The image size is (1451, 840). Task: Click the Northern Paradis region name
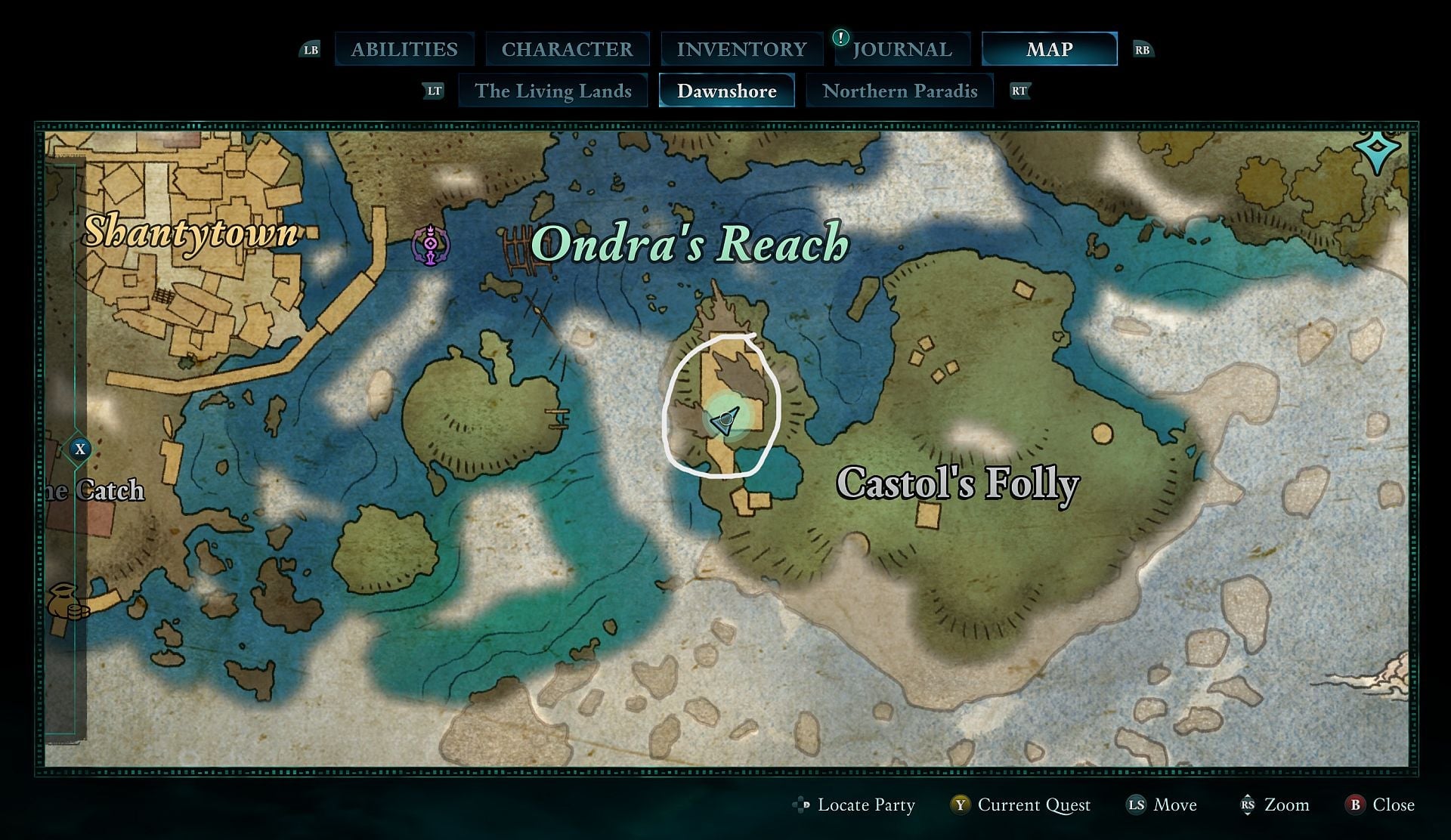[900, 91]
